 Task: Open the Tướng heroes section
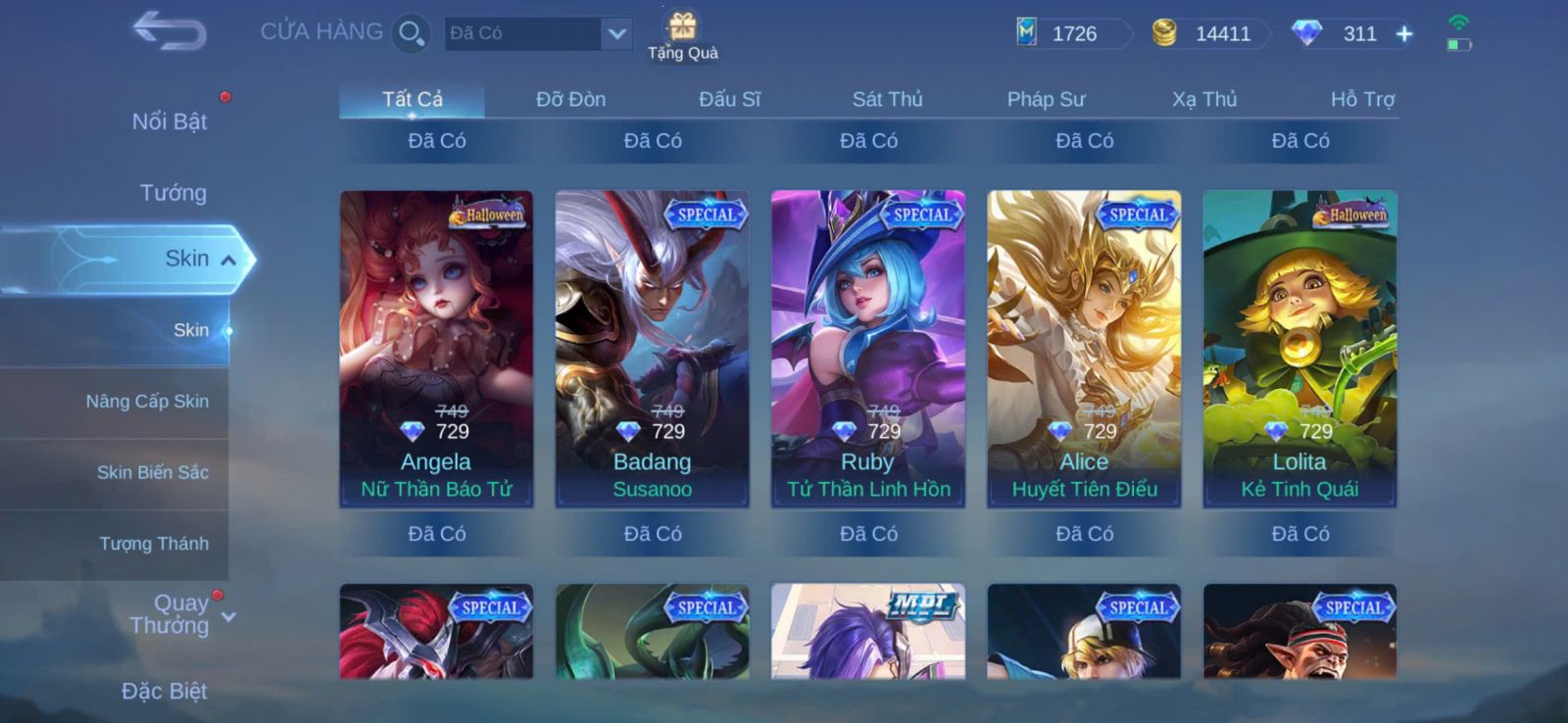click(172, 193)
